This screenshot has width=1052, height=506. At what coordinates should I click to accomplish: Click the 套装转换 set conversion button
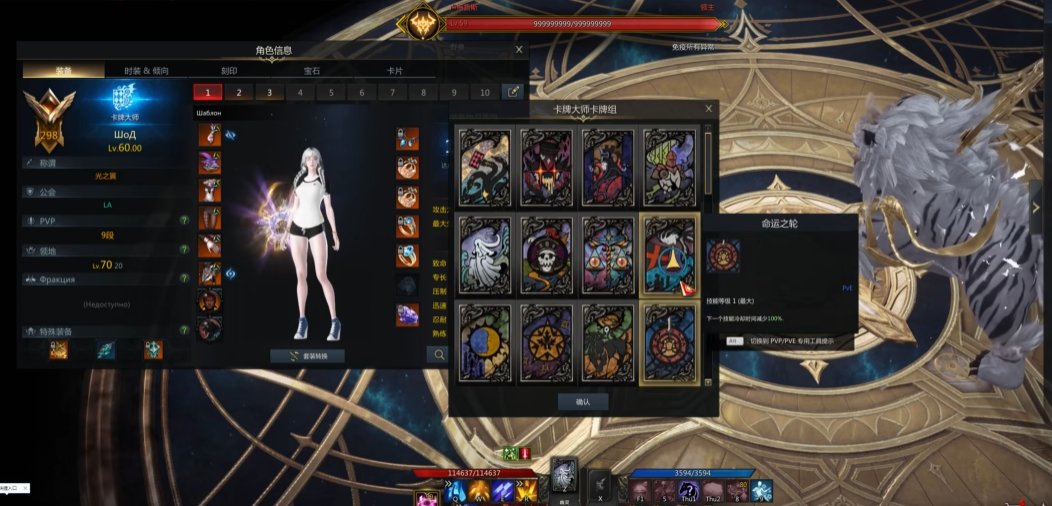coord(308,356)
